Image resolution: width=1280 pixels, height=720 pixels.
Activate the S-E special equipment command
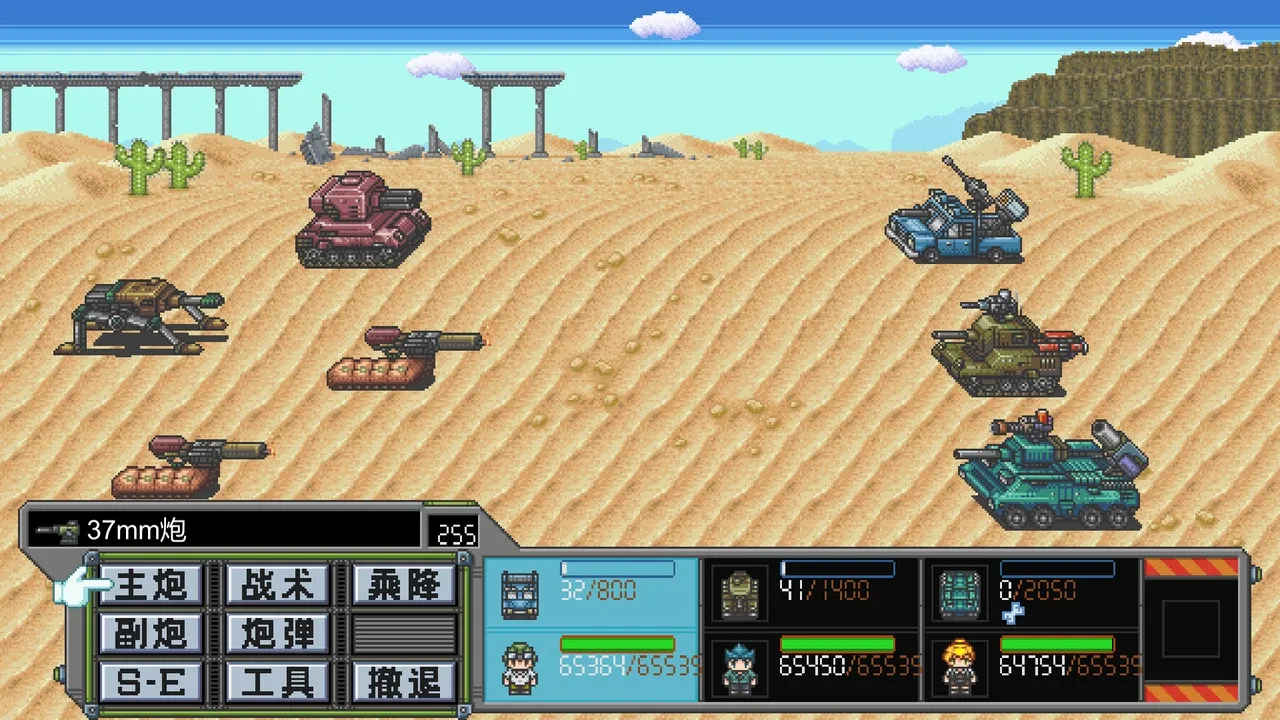[x=151, y=681]
